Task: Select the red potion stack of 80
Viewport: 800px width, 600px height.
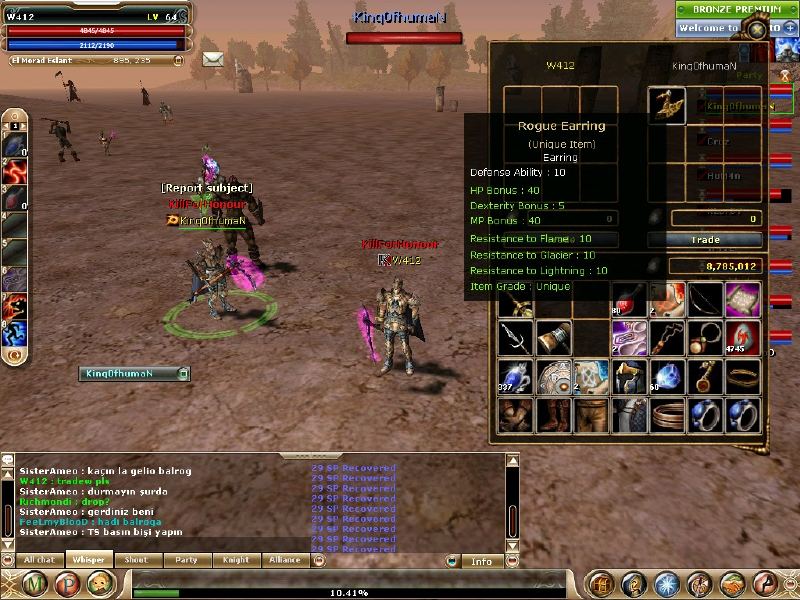Action: [629, 299]
